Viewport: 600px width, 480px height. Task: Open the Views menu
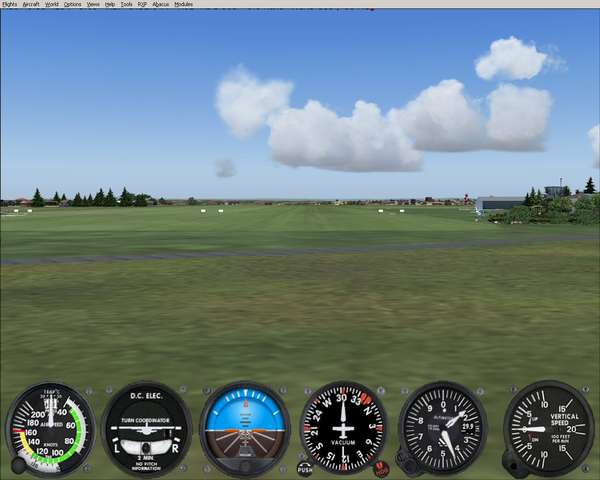pos(93,4)
